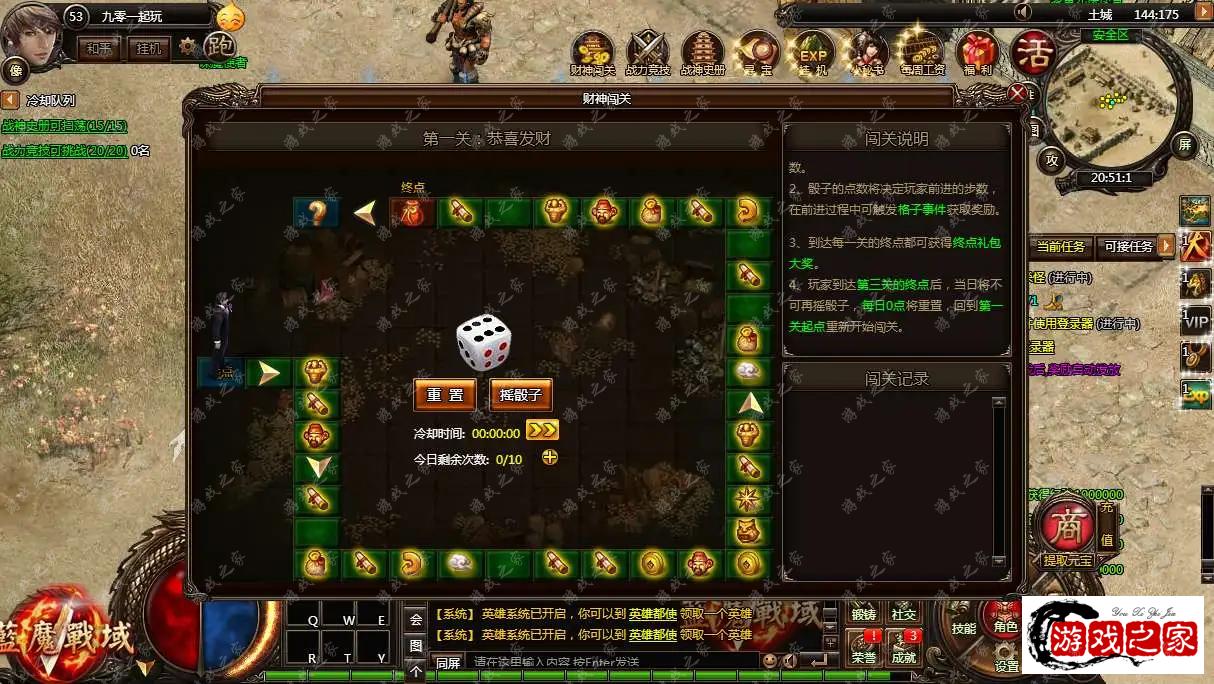Switch the 和平 attack mode button
This screenshot has width=1214, height=684.
pyautogui.click(x=98, y=48)
